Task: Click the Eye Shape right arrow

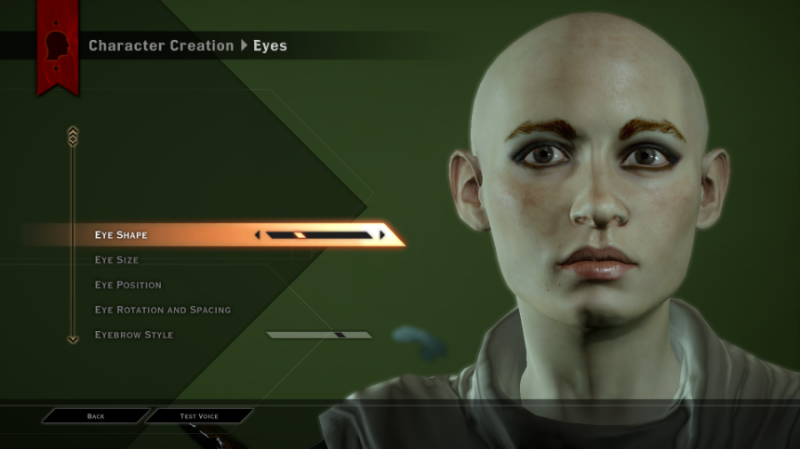Action: coord(382,235)
